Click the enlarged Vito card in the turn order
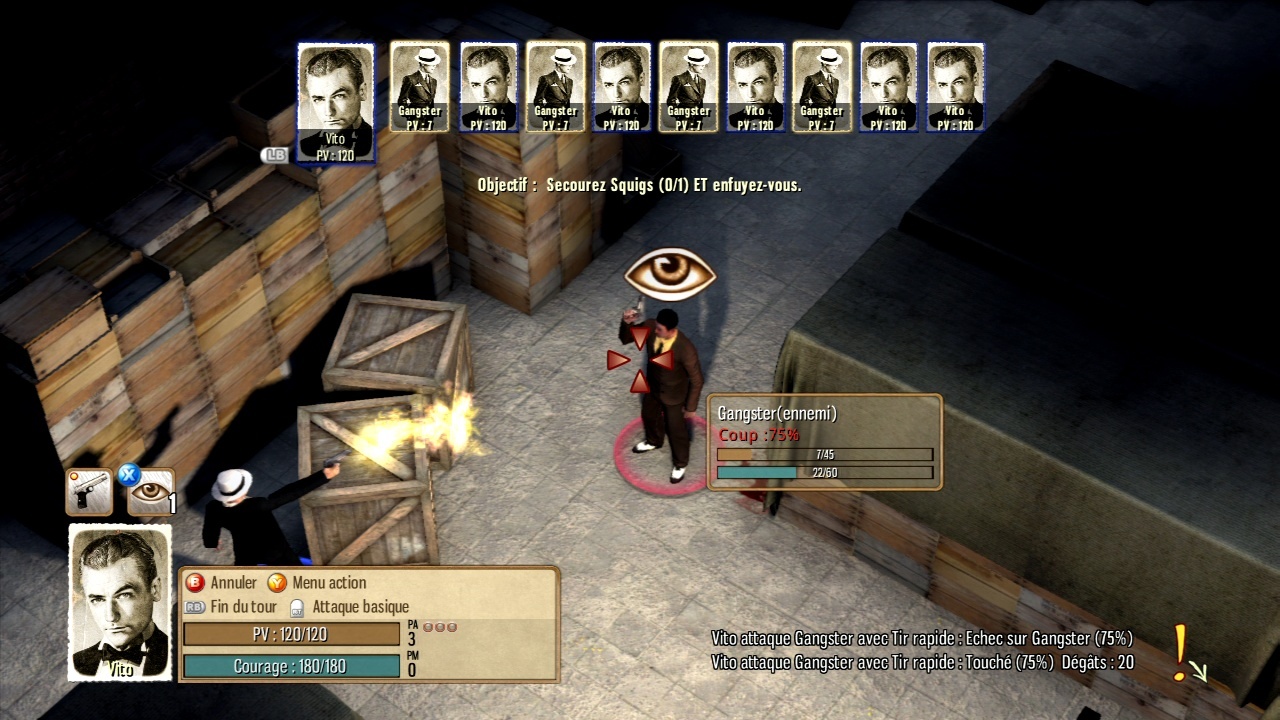Screen dimensions: 1280x720 [336, 102]
